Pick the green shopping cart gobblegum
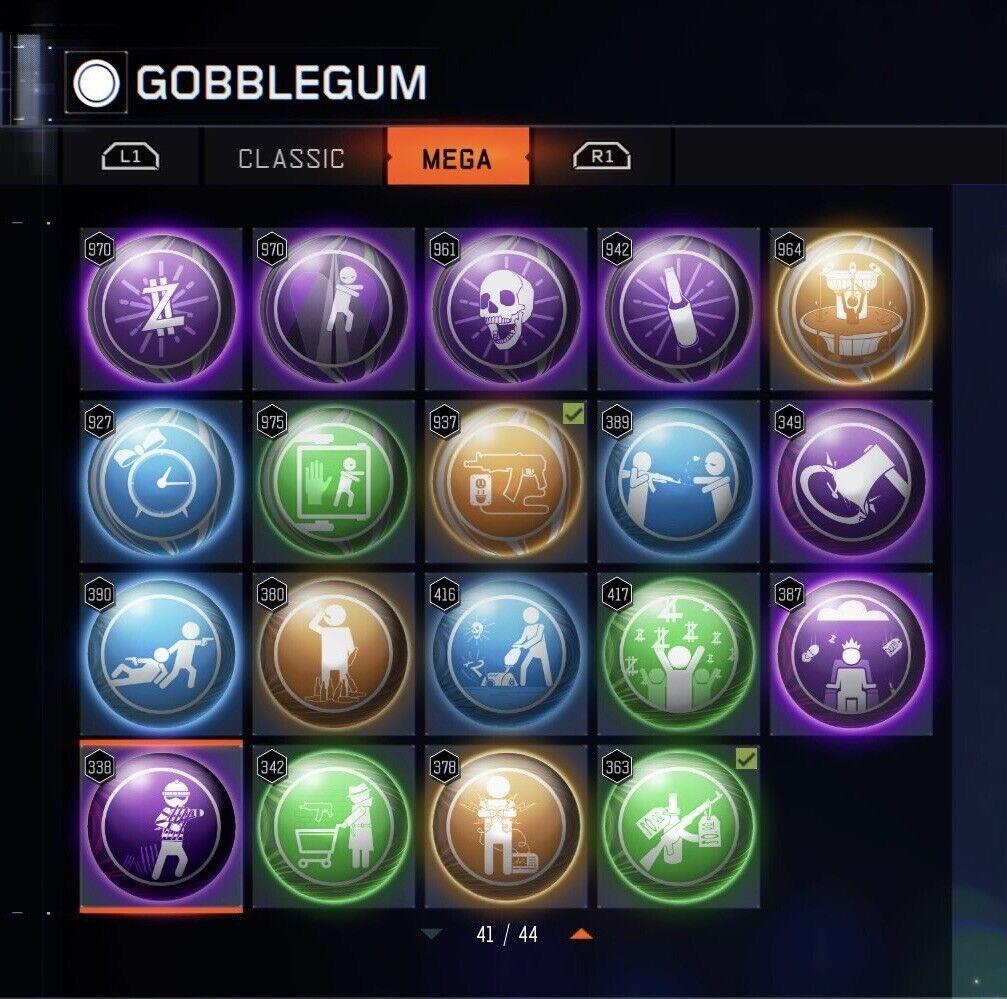Viewport: 1007px width, 999px height. coord(334,826)
